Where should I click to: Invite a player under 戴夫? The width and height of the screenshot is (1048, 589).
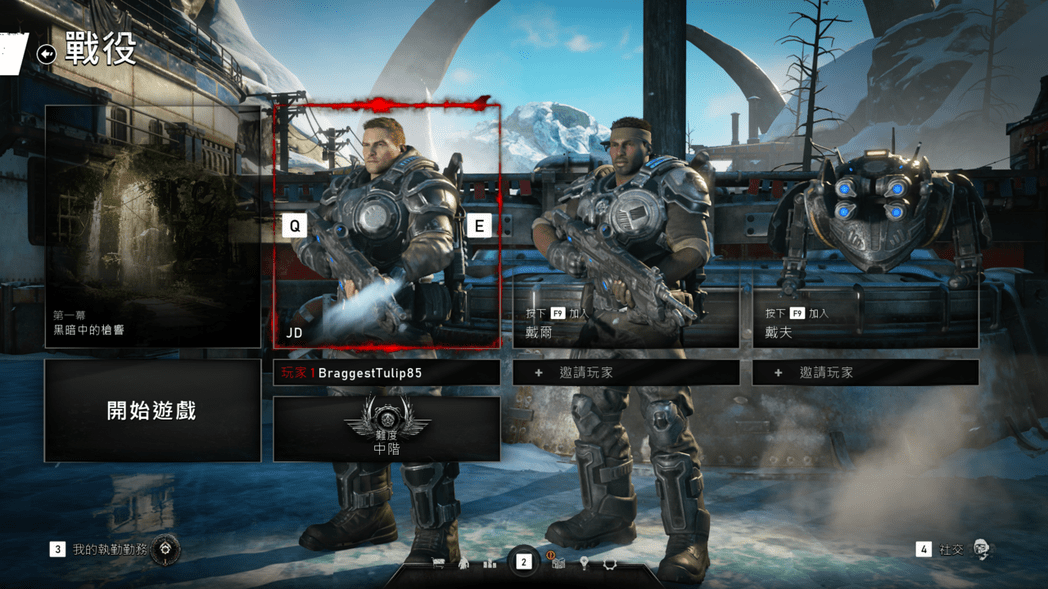[x=865, y=373]
